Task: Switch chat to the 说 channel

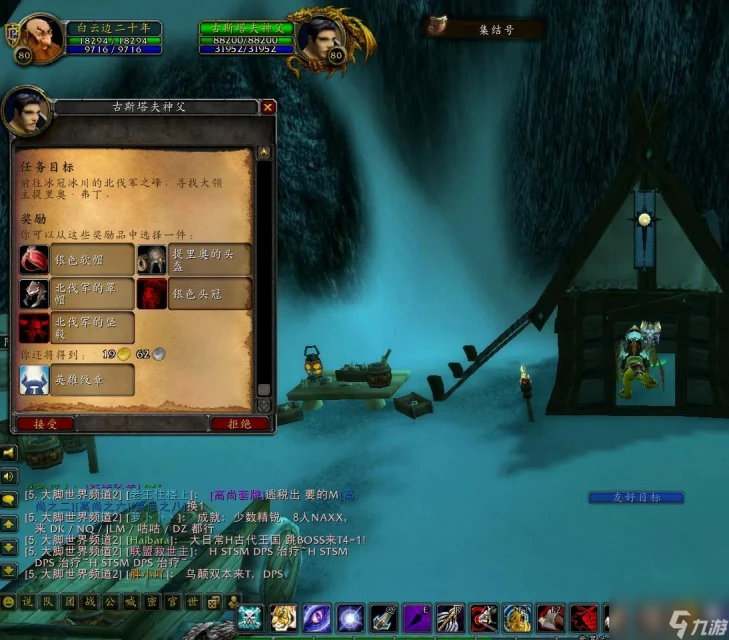Action: pos(27,602)
